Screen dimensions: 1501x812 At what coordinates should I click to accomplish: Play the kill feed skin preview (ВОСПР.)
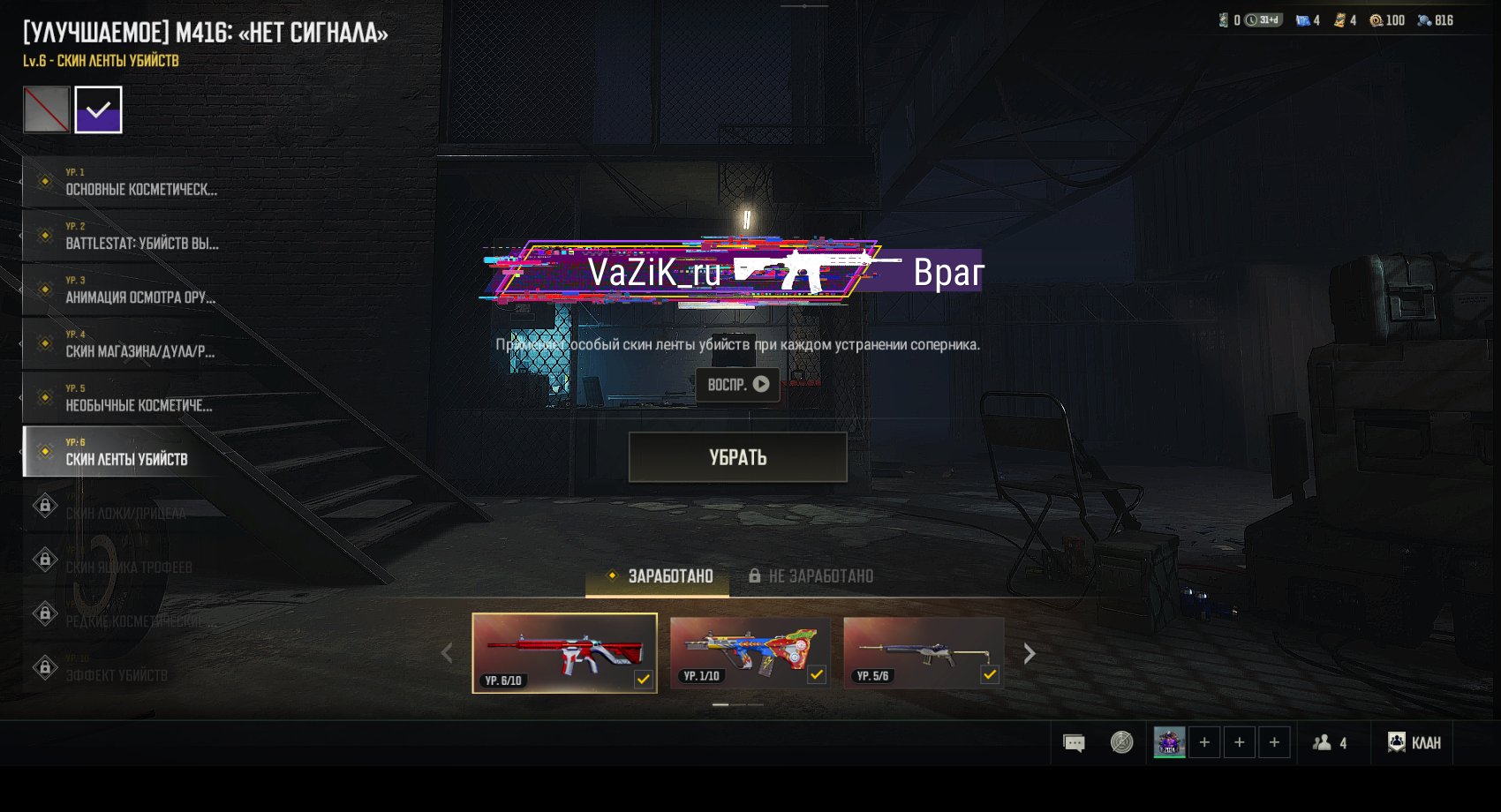click(737, 385)
